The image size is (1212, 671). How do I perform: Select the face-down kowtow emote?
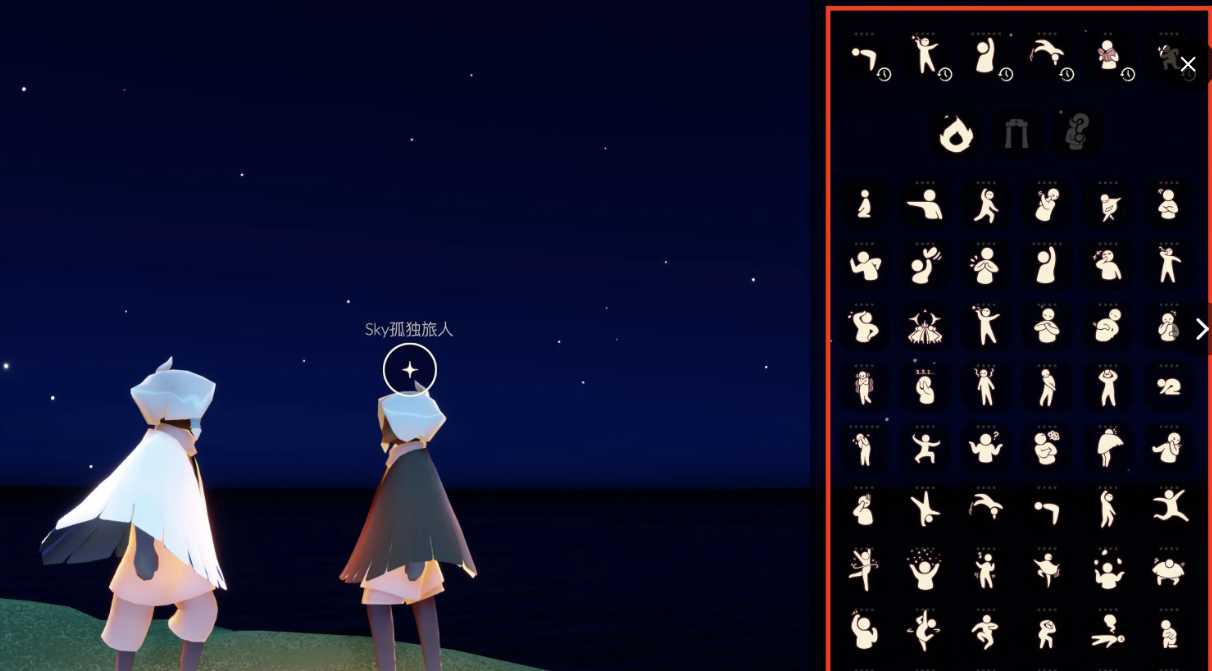pos(1168,387)
